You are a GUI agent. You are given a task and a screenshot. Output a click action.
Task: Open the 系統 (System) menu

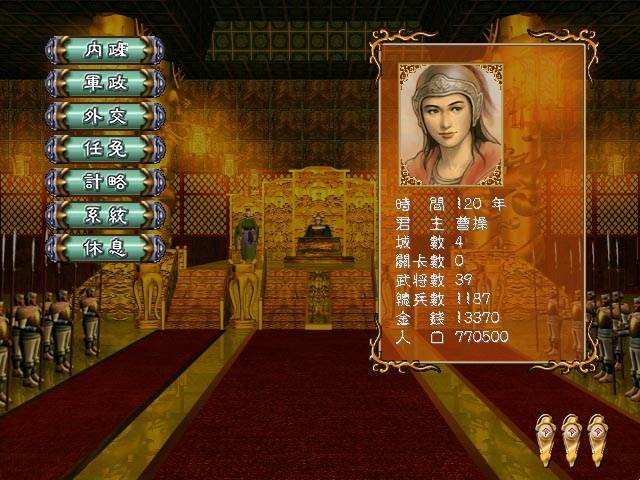[x=105, y=214]
